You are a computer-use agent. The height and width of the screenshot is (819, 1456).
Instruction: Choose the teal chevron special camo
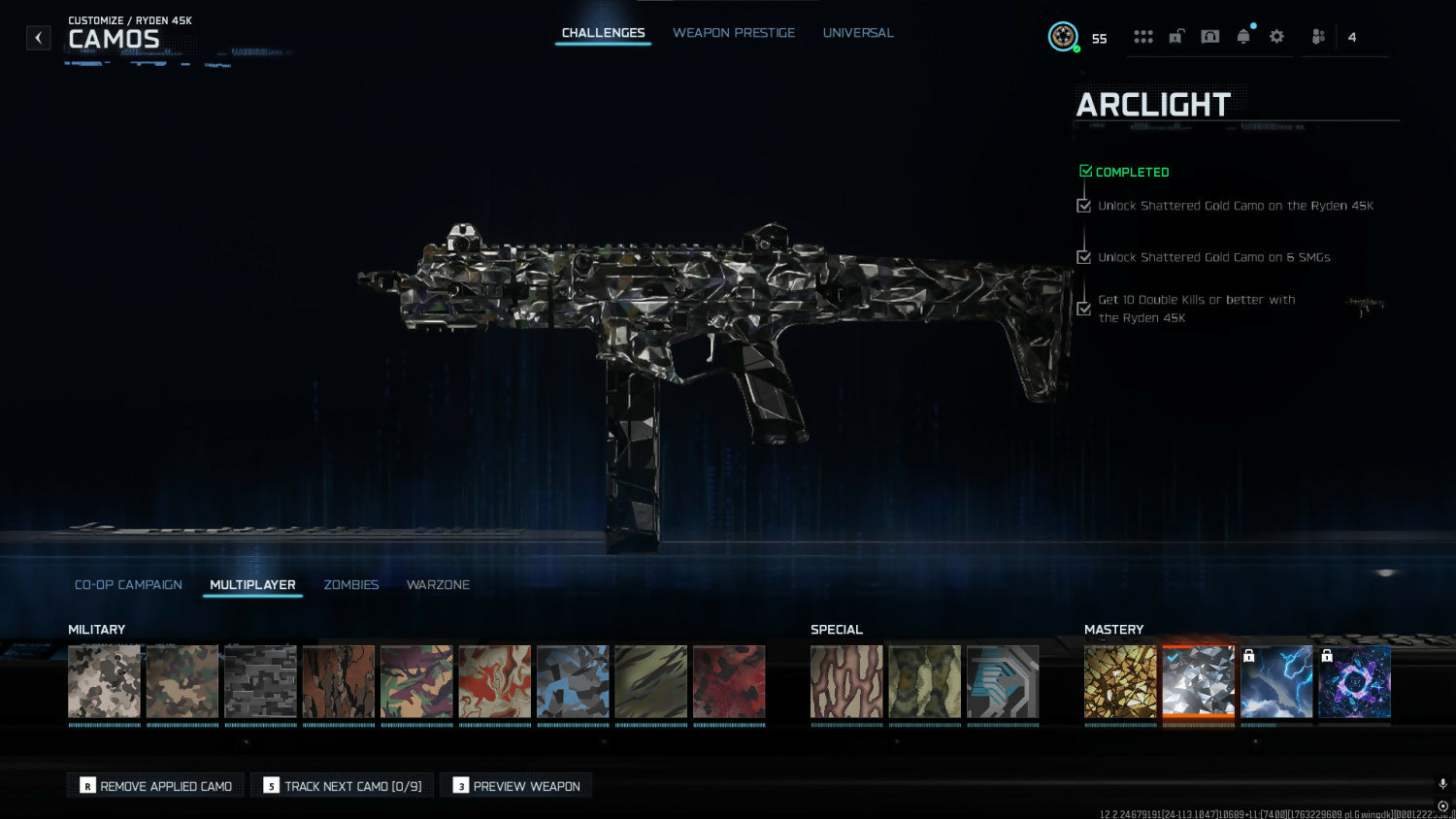[x=1003, y=682]
